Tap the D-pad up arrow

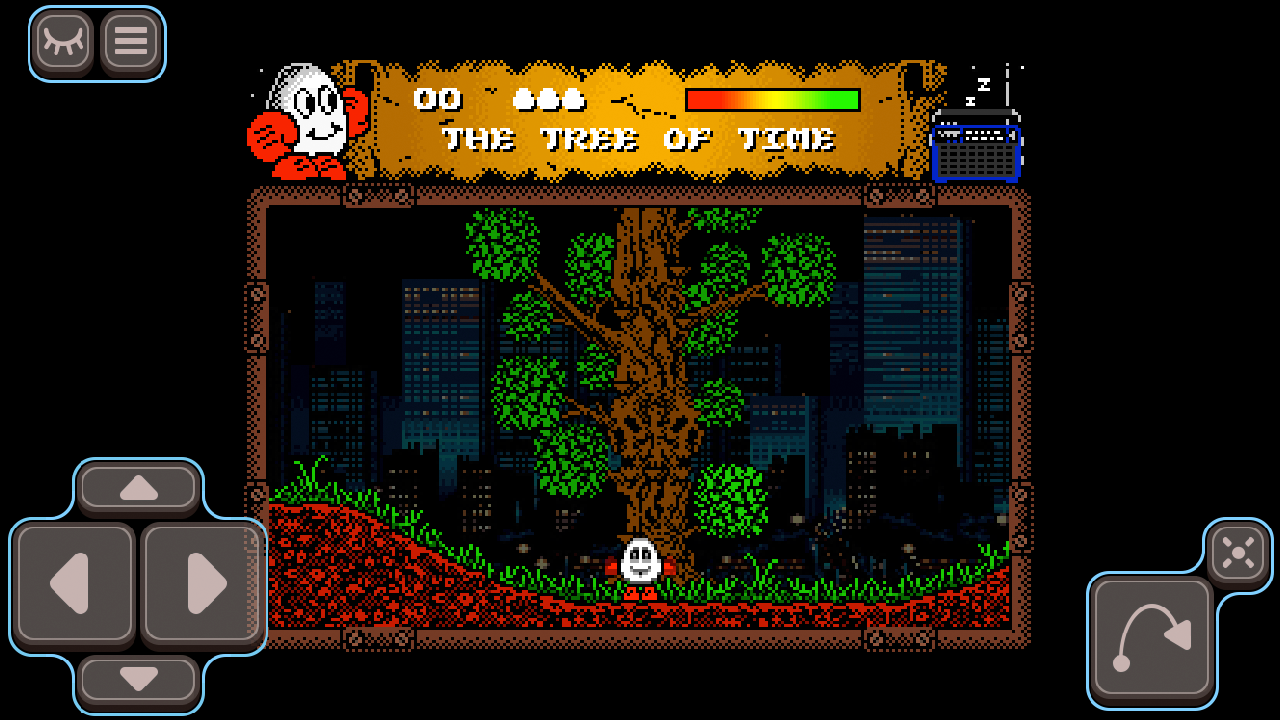point(139,488)
